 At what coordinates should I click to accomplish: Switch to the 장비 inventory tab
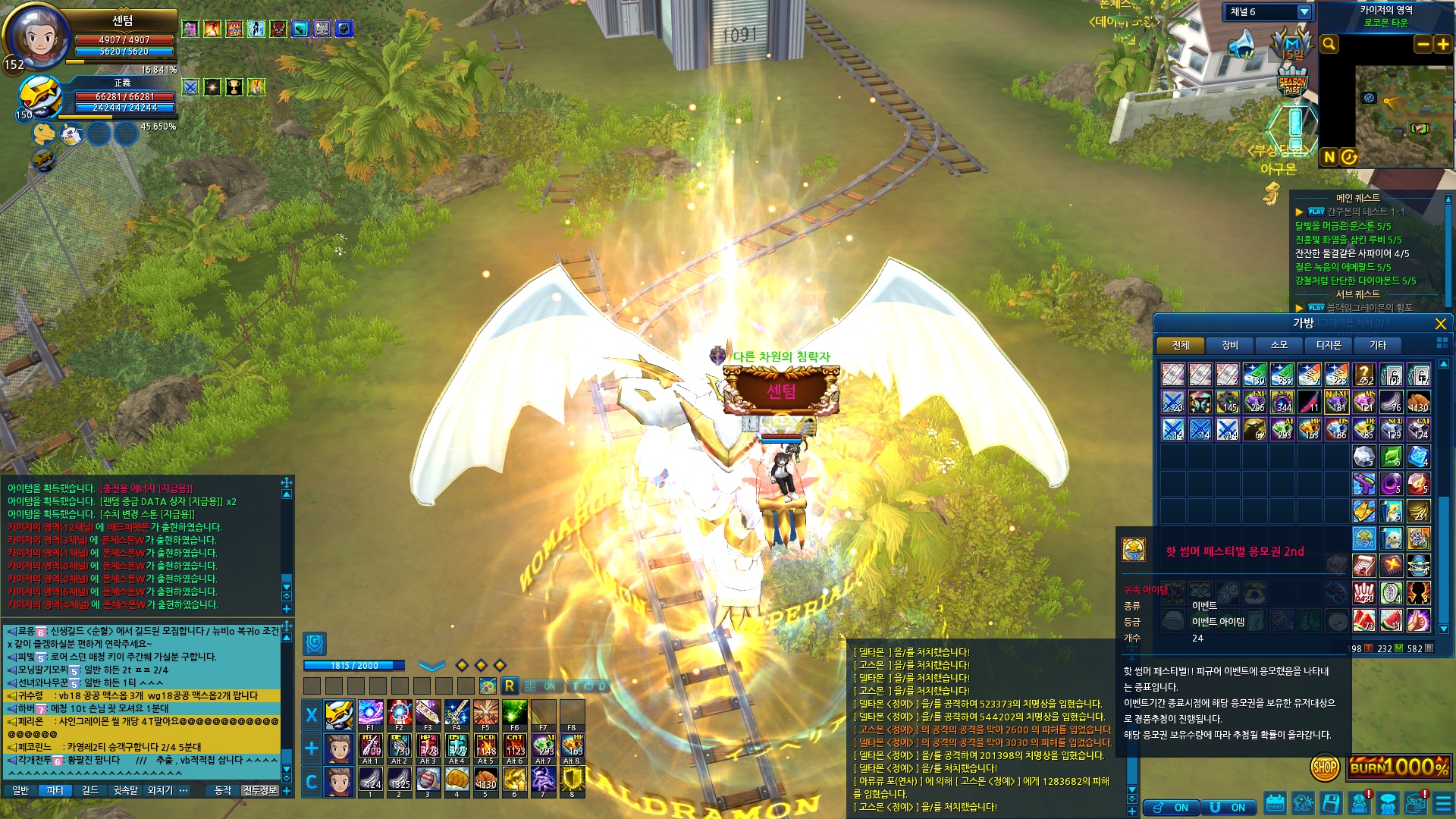tap(1229, 346)
